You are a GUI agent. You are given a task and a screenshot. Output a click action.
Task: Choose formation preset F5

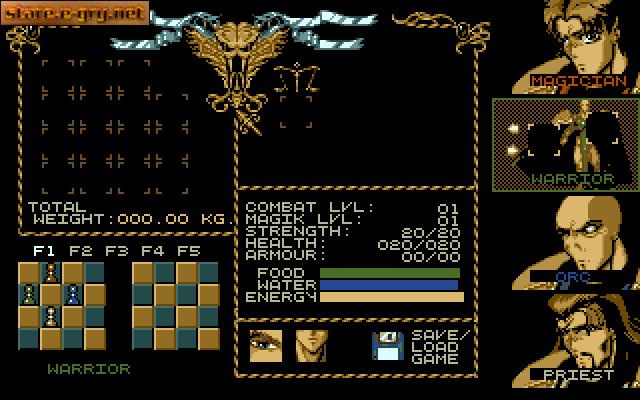(189, 251)
